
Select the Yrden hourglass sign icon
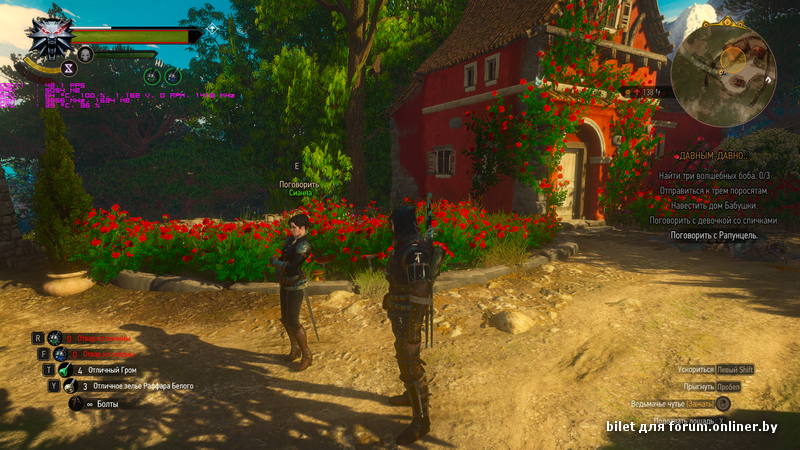69,68
